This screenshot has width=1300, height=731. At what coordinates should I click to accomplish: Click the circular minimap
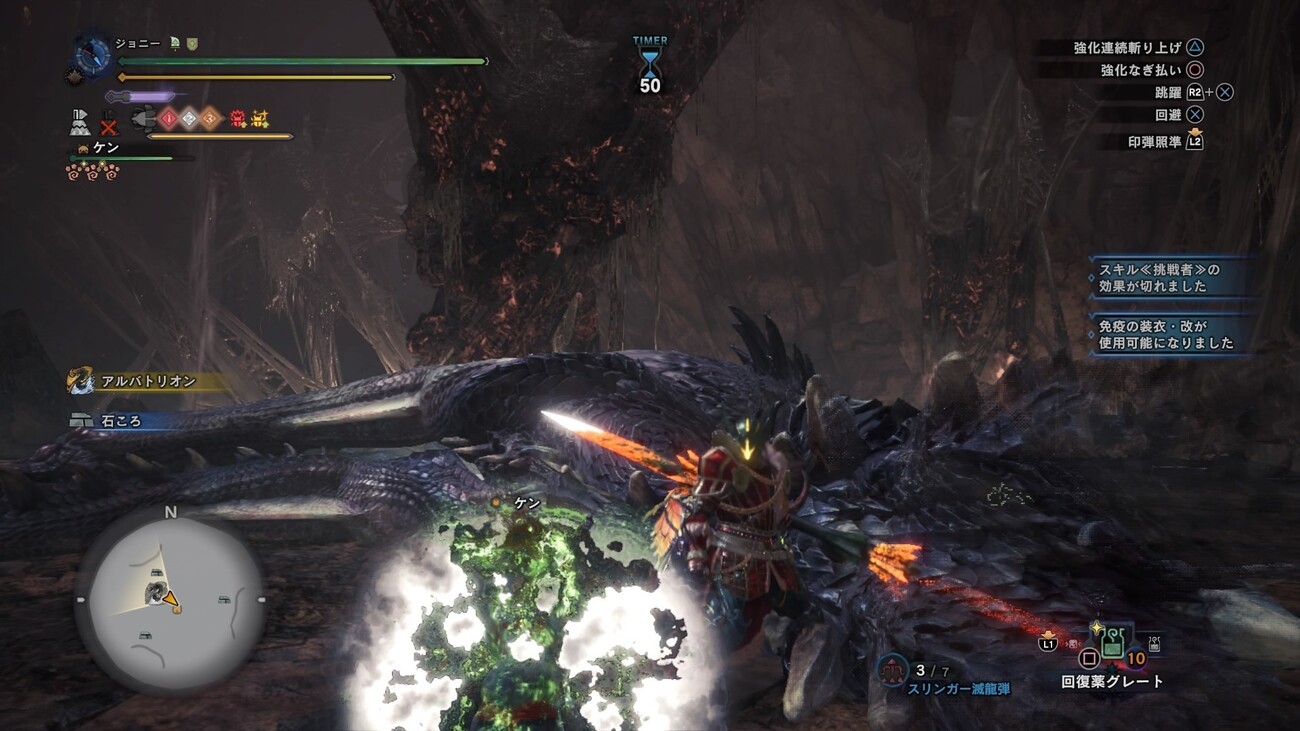point(170,600)
